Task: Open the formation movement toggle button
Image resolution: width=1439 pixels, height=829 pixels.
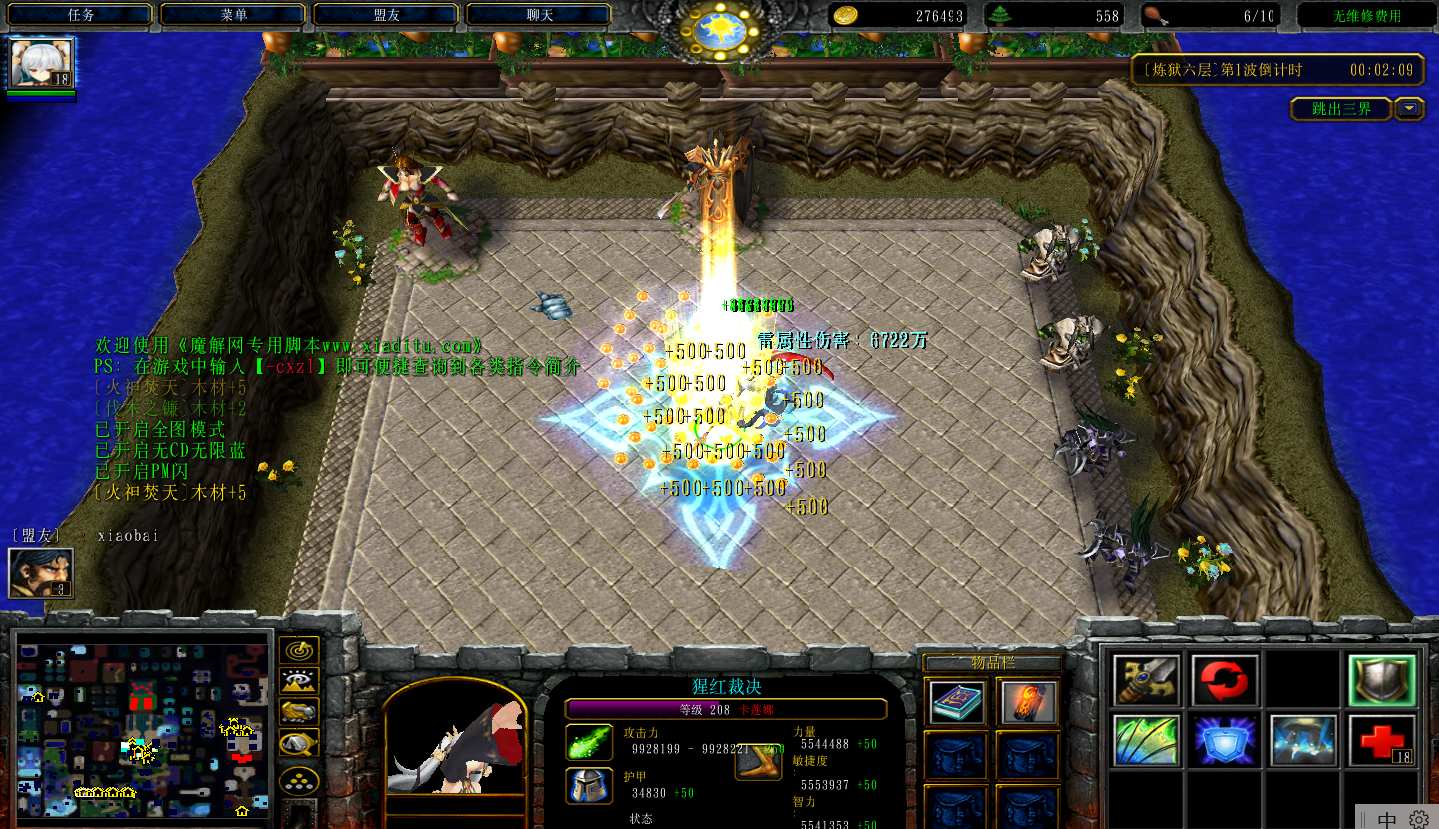Action: (299, 779)
